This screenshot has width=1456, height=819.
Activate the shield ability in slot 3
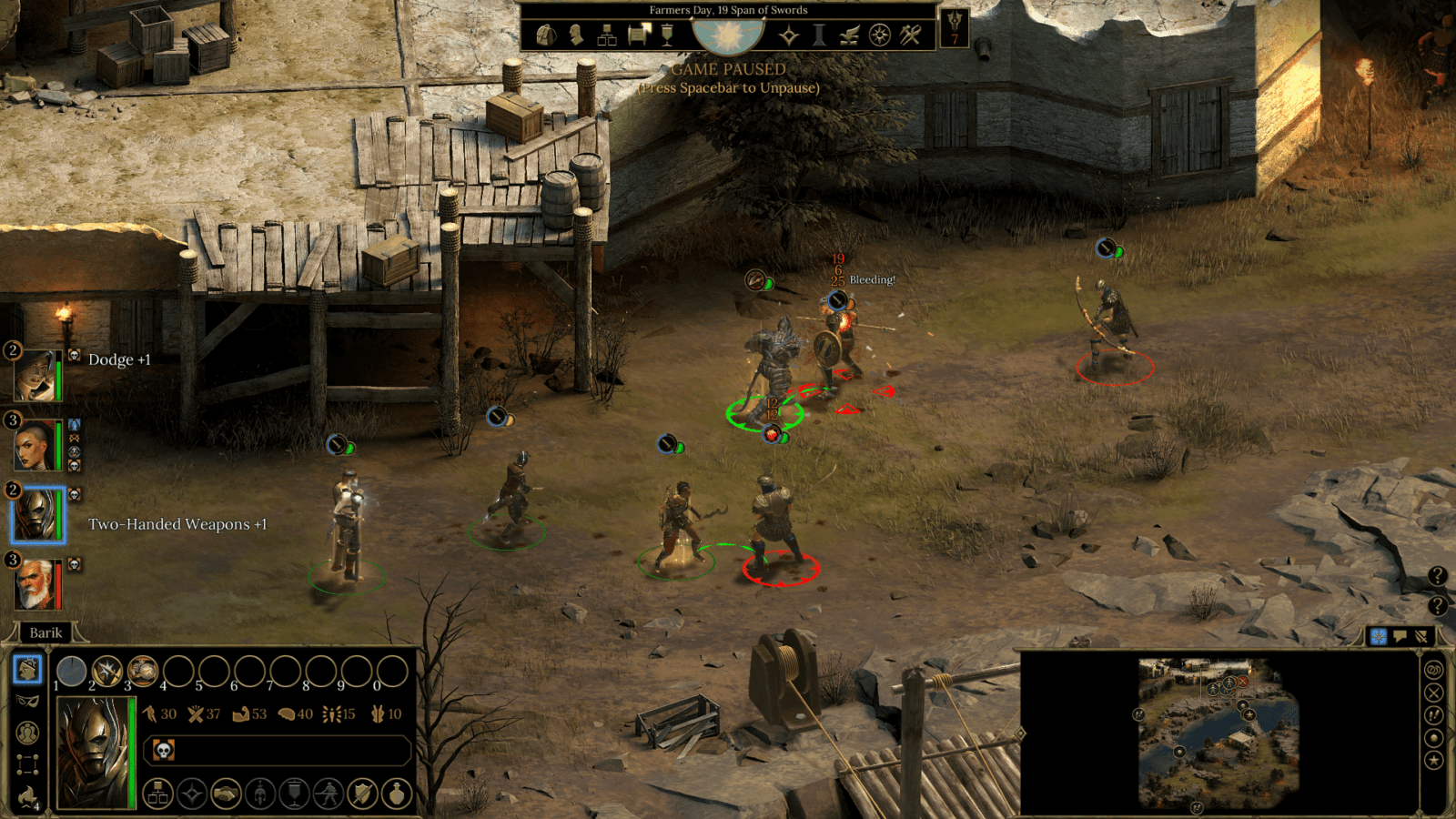[143, 672]
